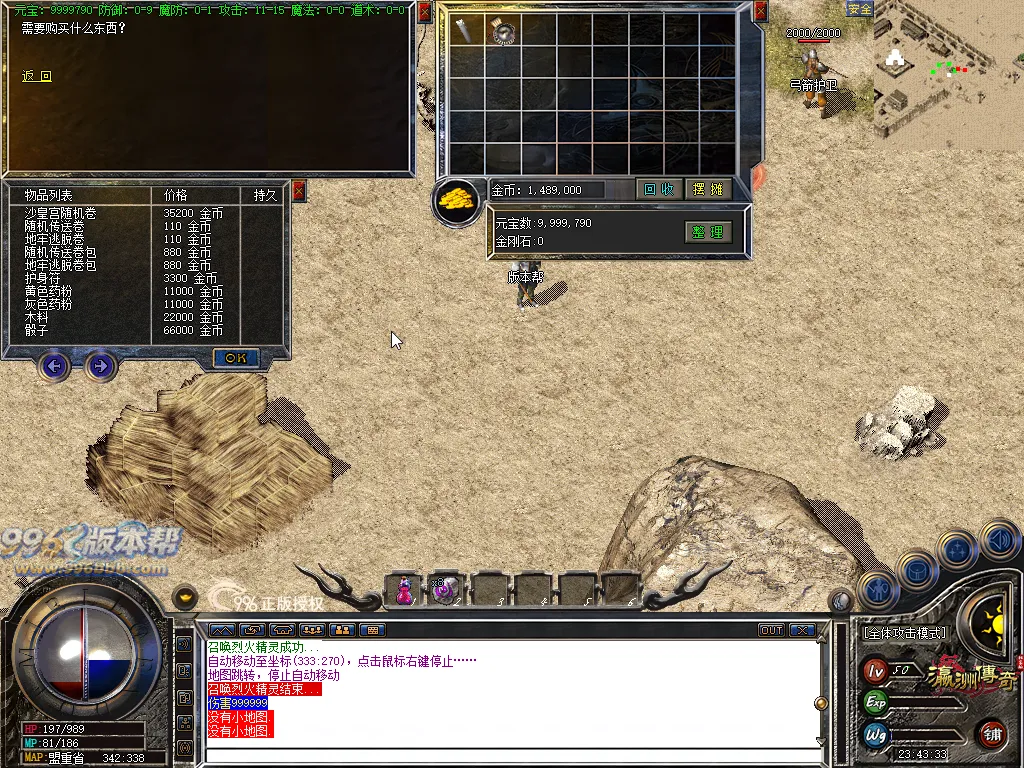Click the OUT button above chat
Screen dimensions: 1024x768
pyautogui.click(x=771, y=630)
